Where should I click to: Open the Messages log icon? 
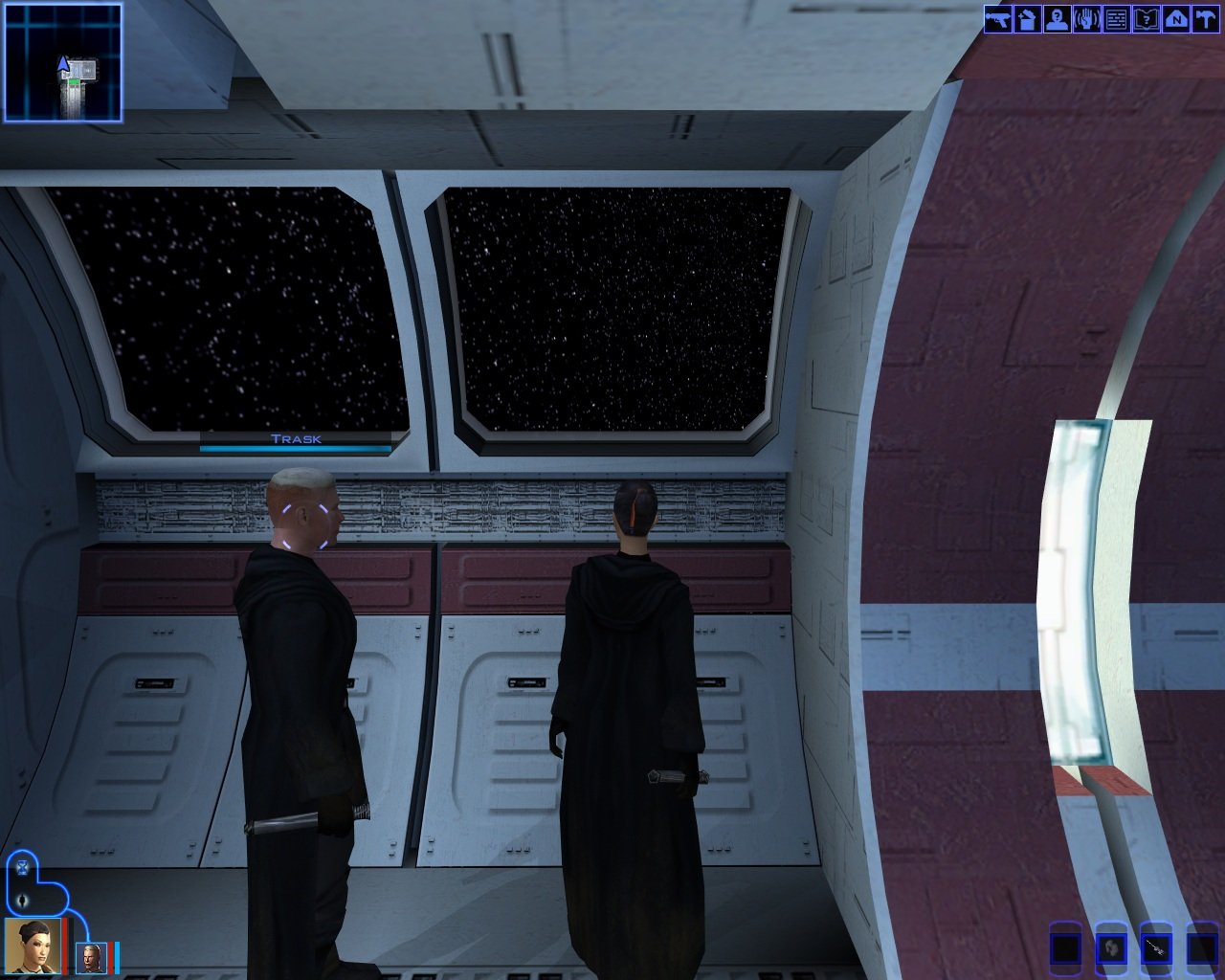[1116, 19]
